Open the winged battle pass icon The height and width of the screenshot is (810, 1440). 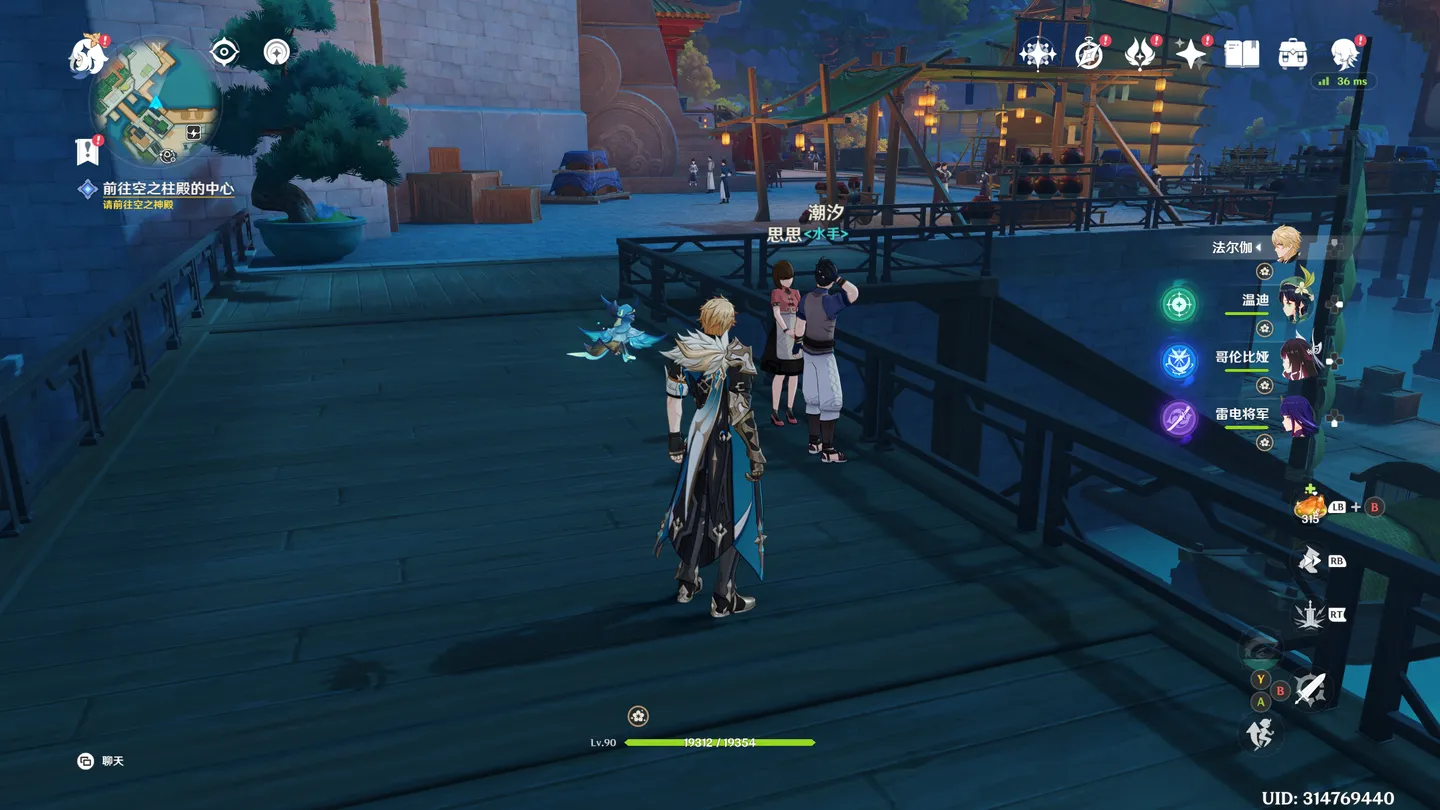[1139, 54]
